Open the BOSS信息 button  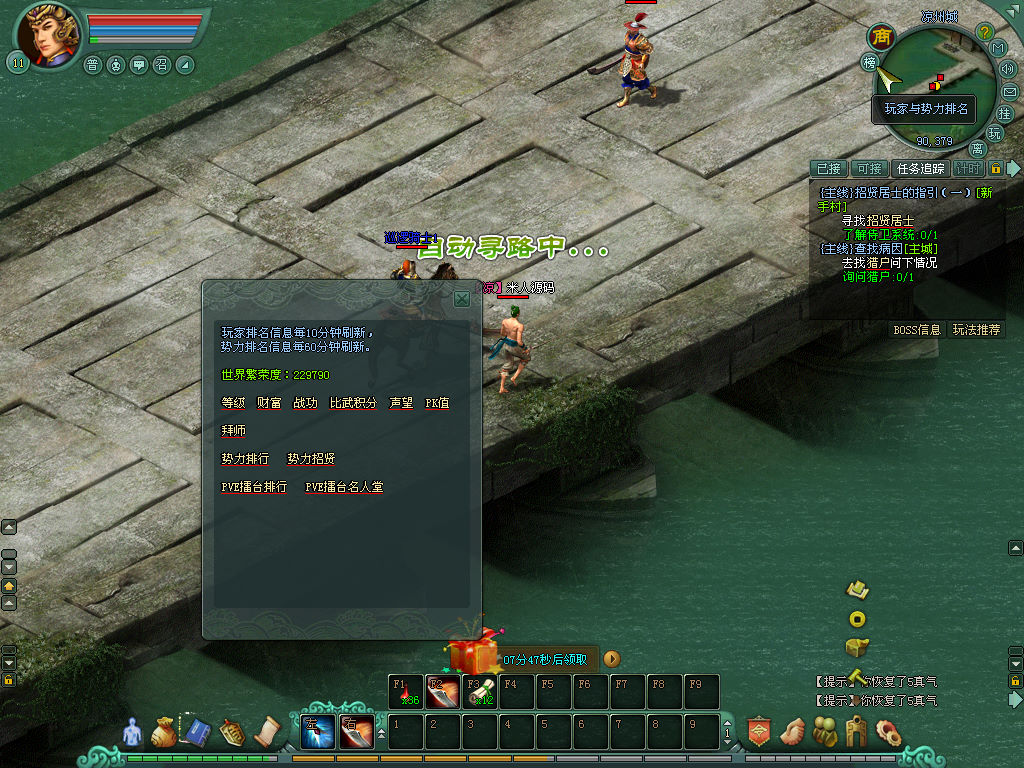point(916,329)
